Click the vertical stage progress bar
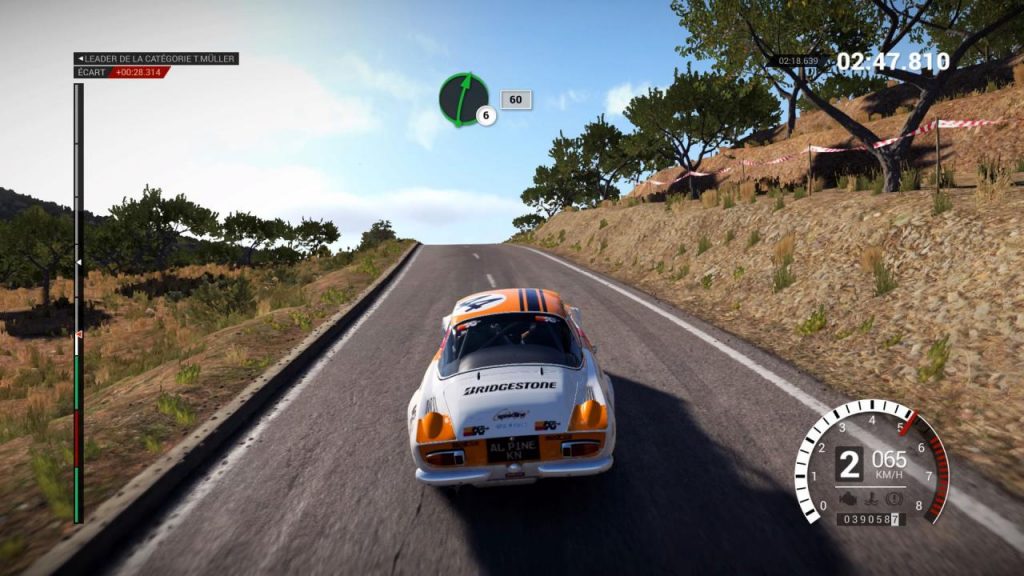 (78, 302)
